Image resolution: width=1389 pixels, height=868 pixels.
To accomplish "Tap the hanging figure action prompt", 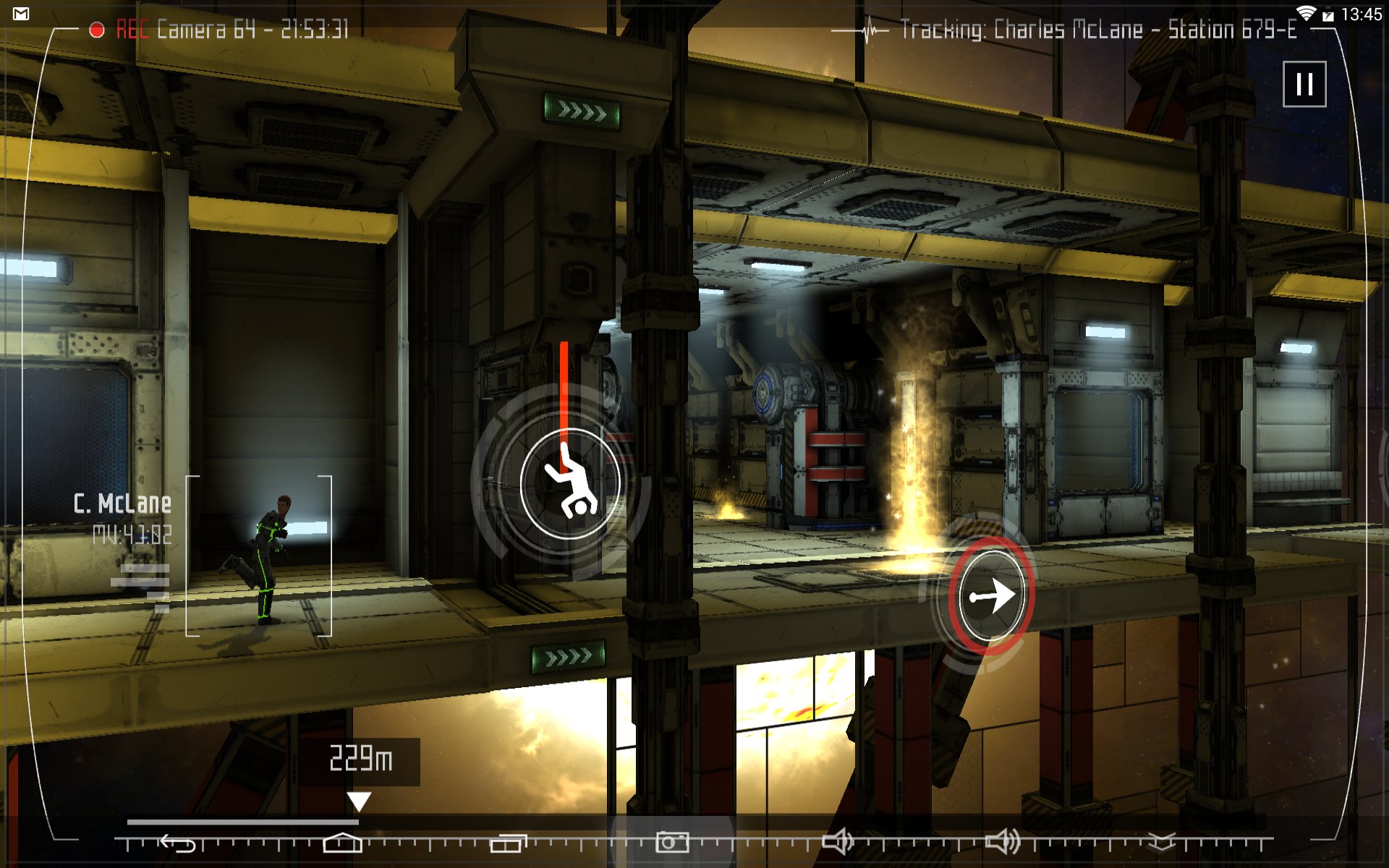I will (x=569, y=483).
